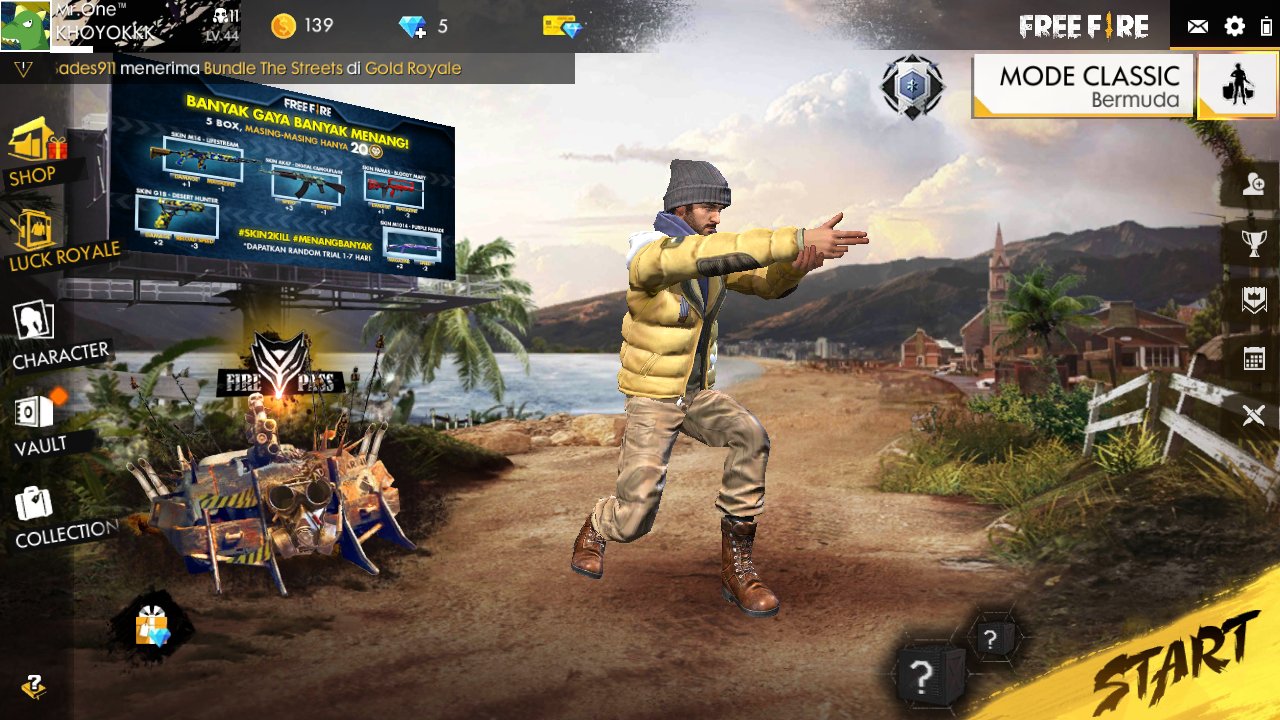
Task: Open the loadout bag next to mode selector
Action: [x=1237, y=86]
